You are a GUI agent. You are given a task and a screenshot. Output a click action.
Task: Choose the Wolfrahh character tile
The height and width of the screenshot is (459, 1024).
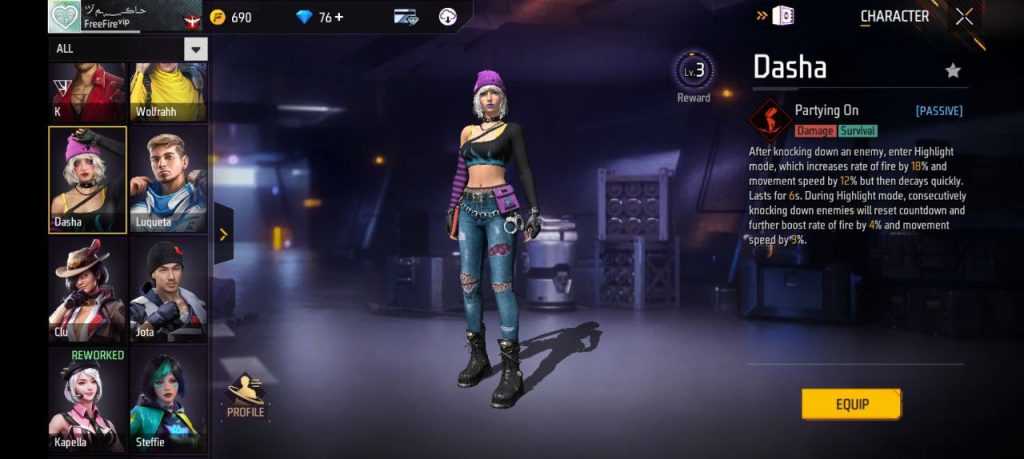168,92
